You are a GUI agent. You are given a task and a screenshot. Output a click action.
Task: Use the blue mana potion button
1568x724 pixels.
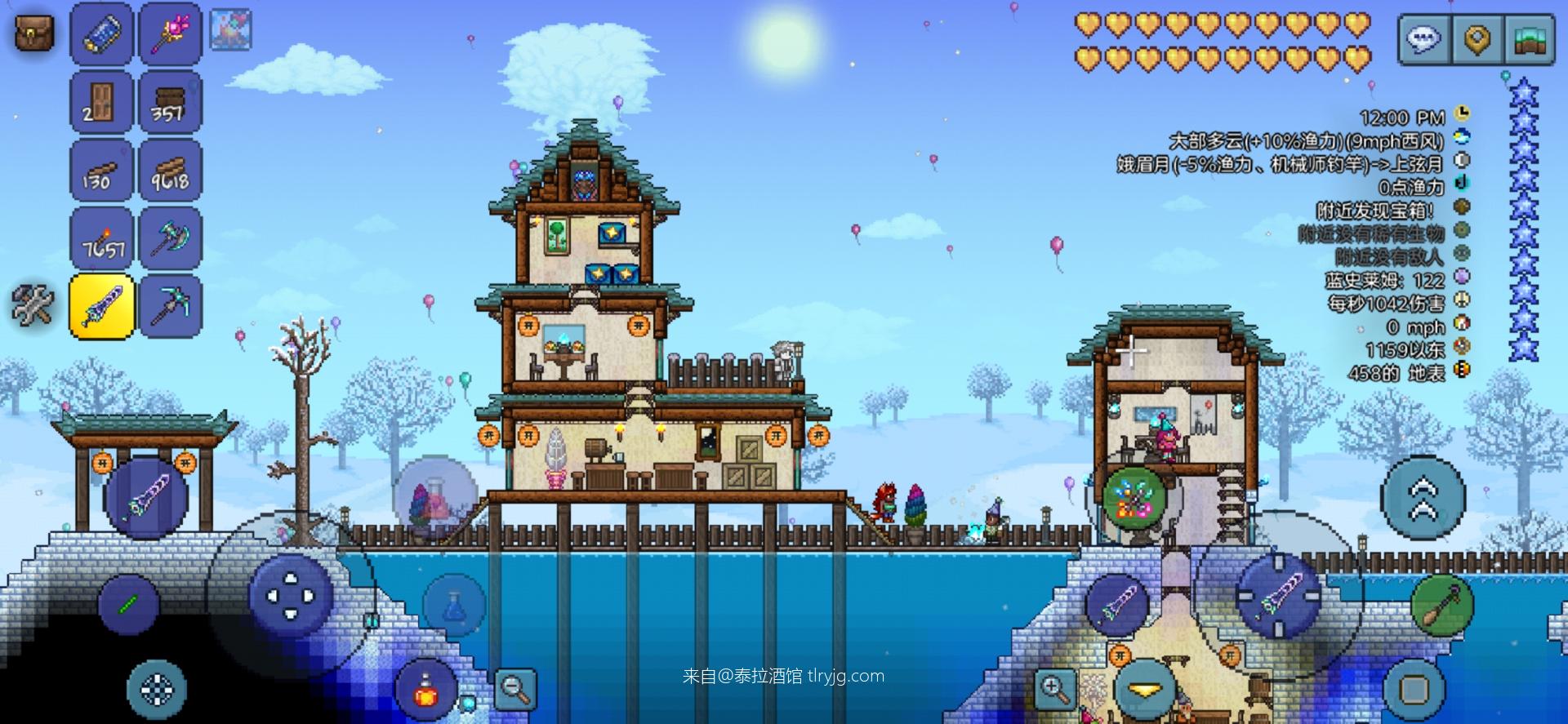tap(454, 606)
